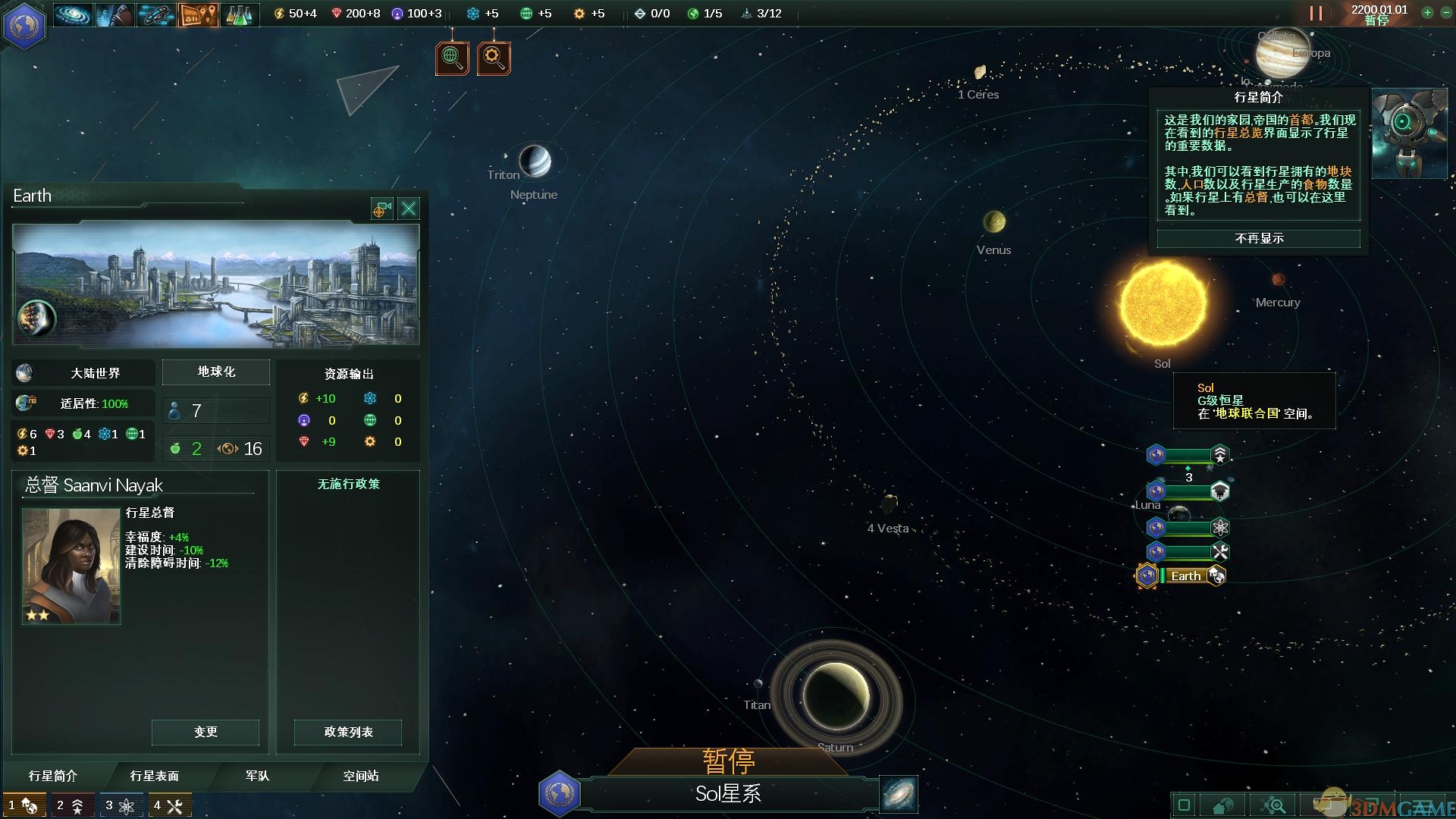Open the 政策列表 policy list
Viewport: 1456px width, 819px height.
pyautogui.click(x=348, y=732)
